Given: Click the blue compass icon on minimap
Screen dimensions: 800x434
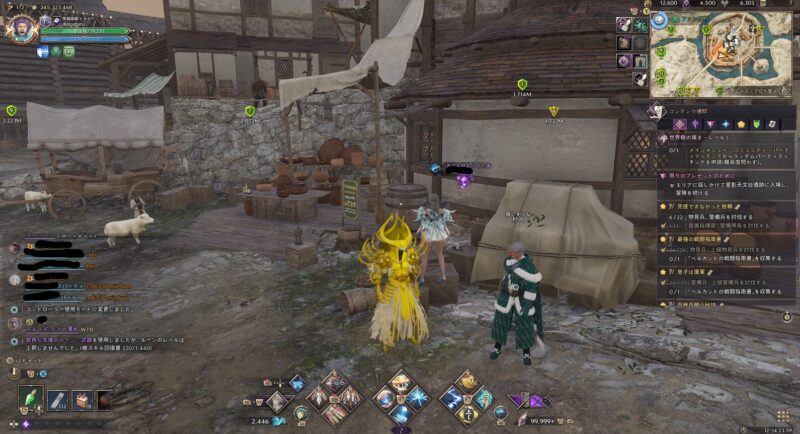Looking at the screenshot, I should point(660,19).
